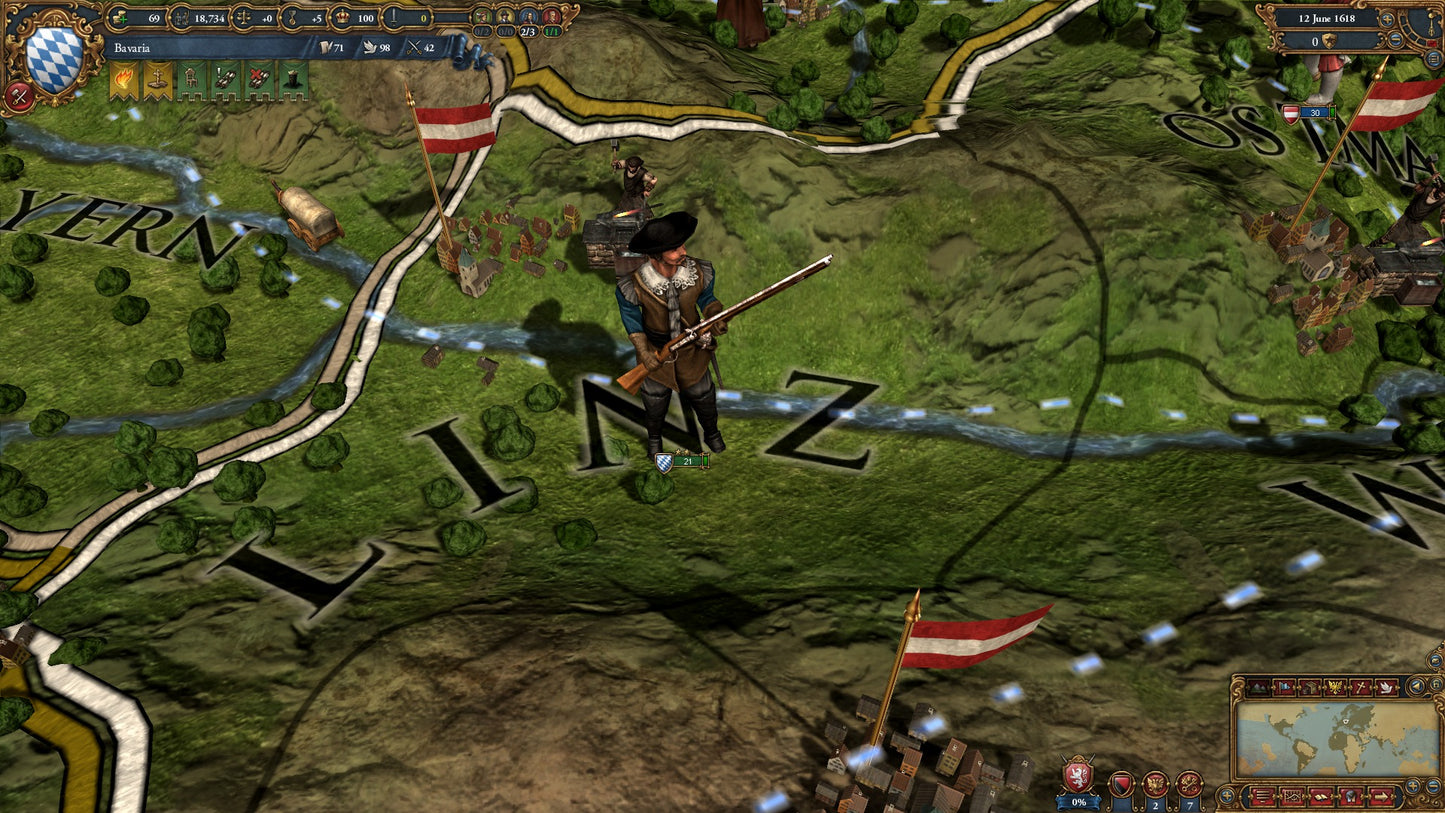This screenshot has height=813, width=1445.
Task: Click the date showing 12 June 1618
Action: tap(1327, 18)
